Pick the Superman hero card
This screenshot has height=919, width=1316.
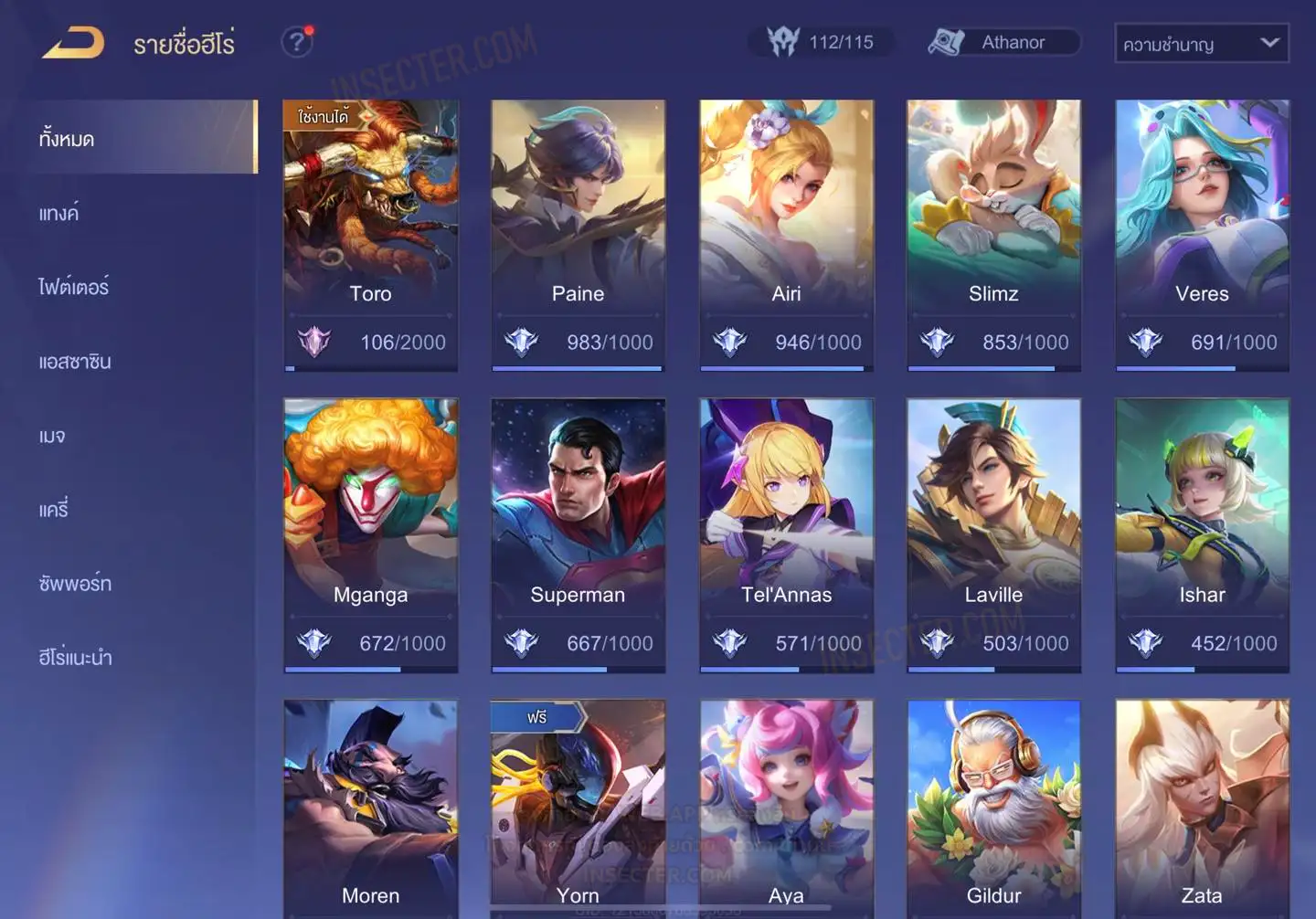(578, 534)
